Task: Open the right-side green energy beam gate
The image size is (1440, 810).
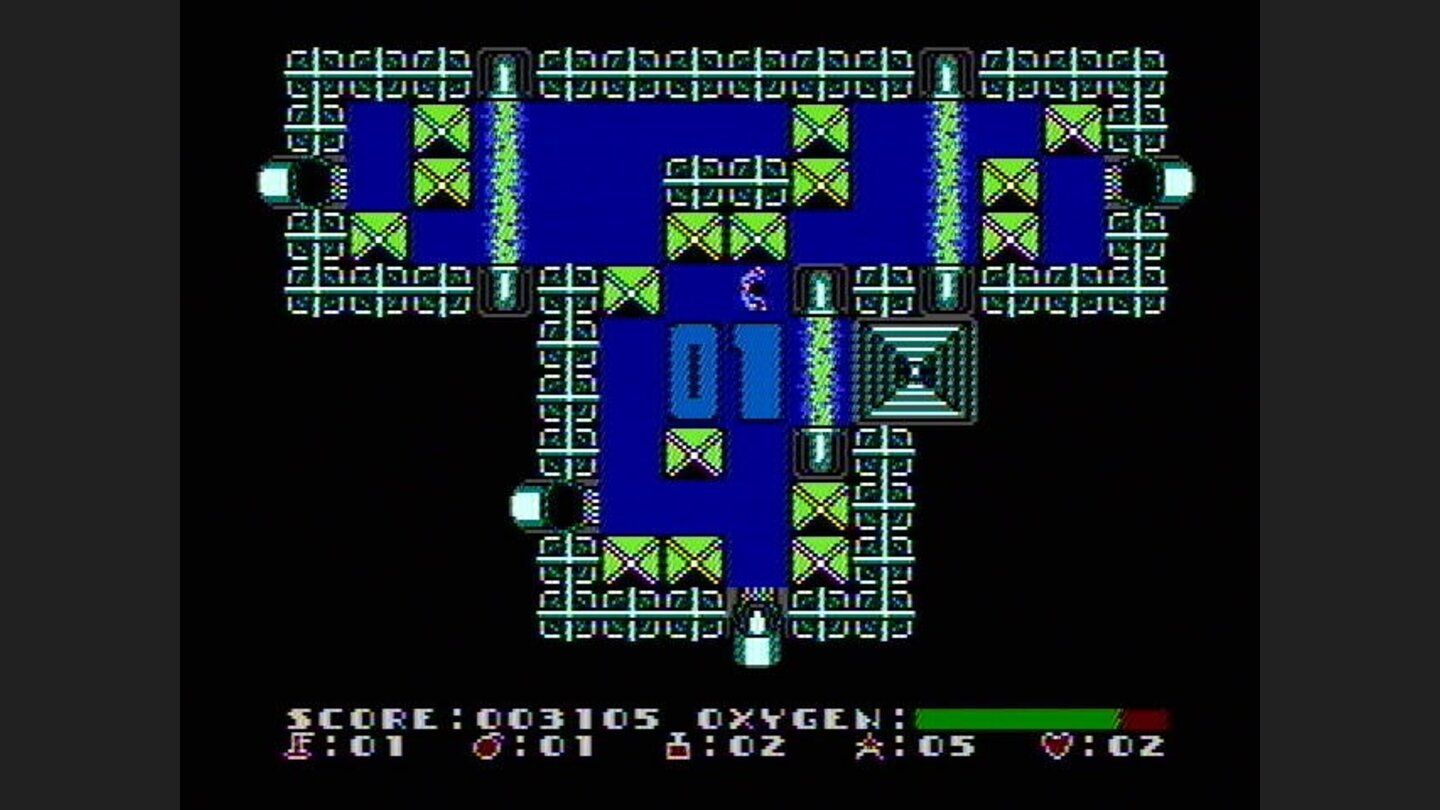Action: click(x=943, y=180)
